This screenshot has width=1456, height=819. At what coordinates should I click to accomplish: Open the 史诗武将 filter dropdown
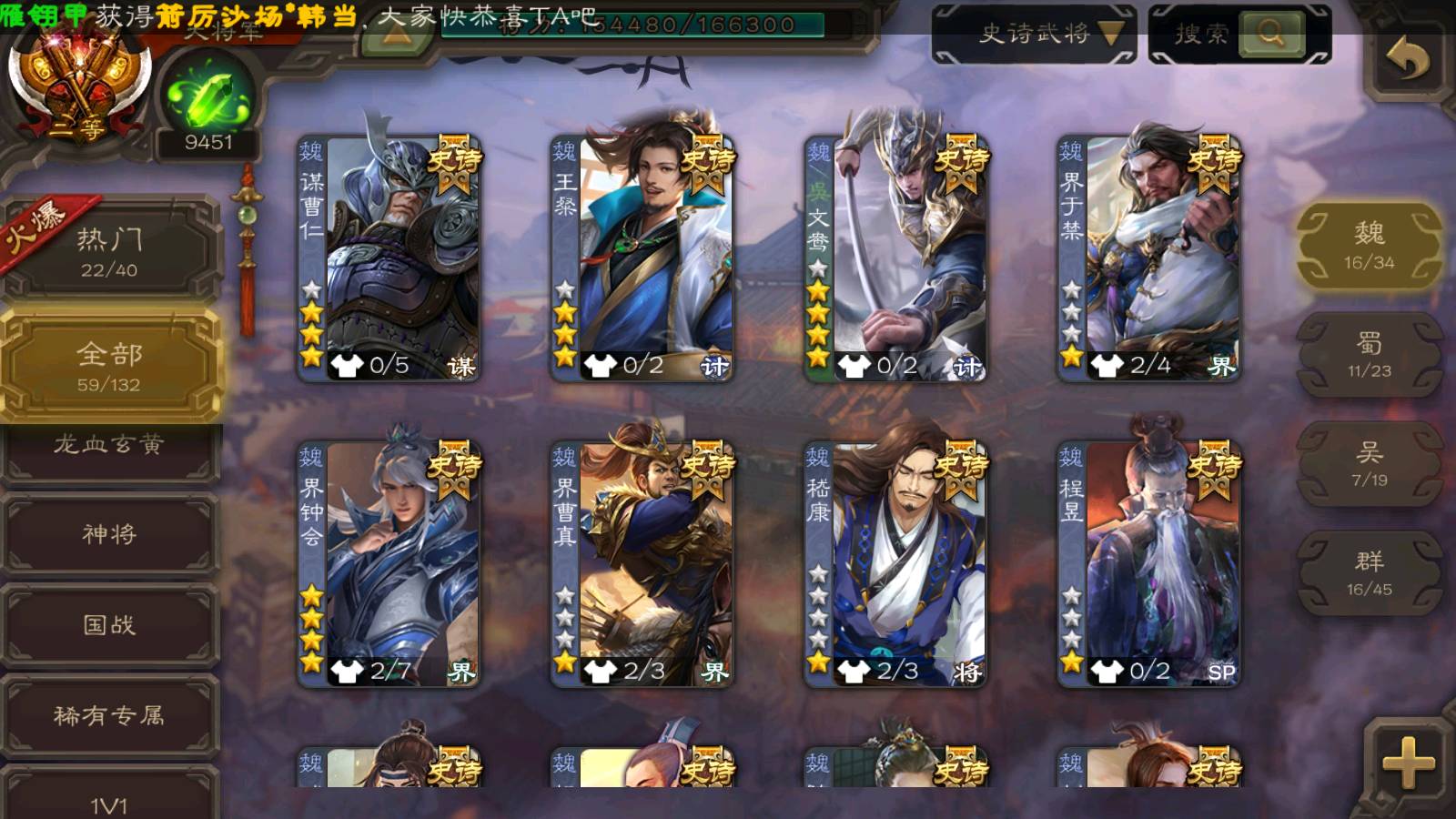(1034, 35)
